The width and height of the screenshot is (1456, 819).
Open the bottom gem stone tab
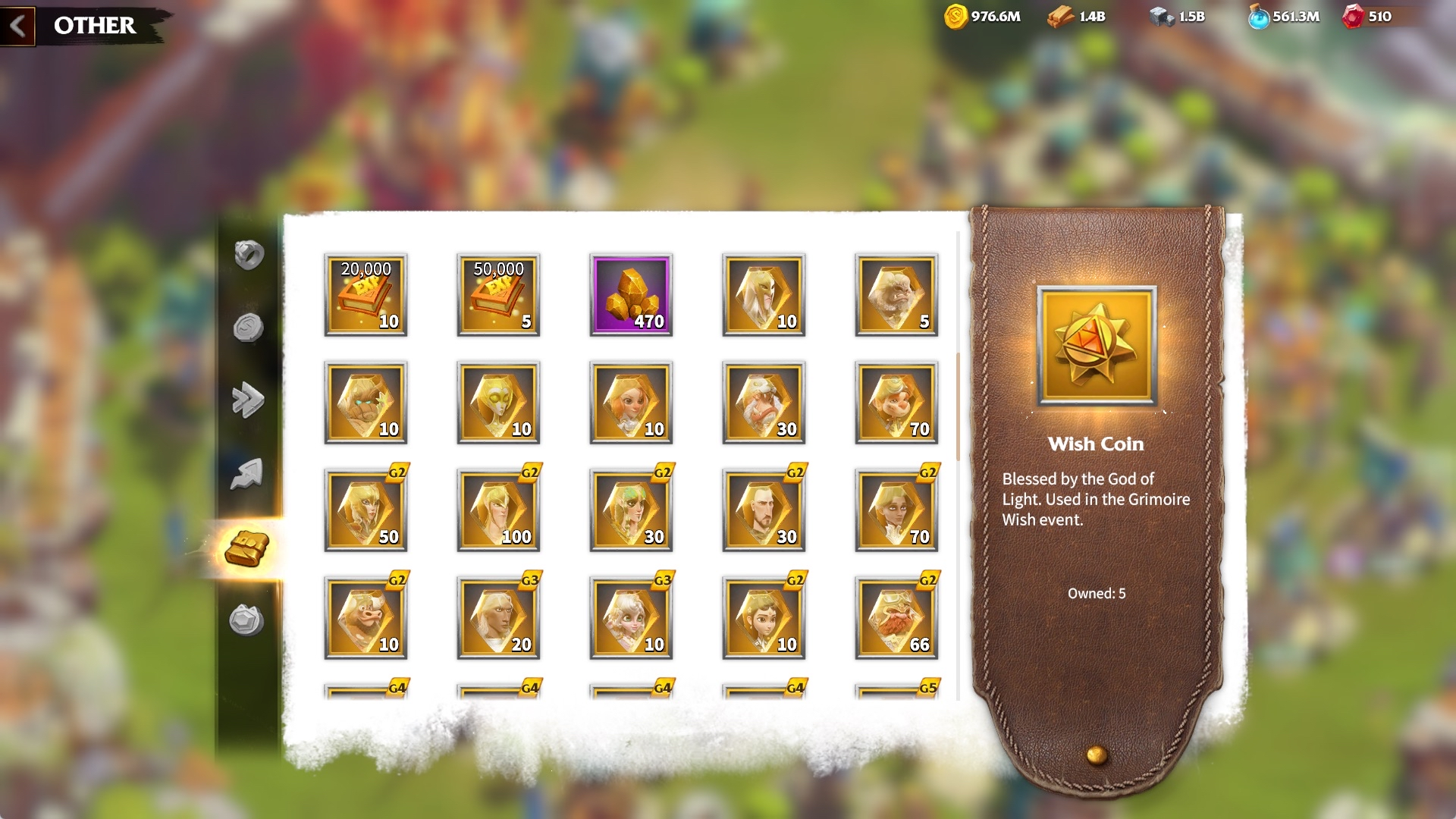click(x=246, y=620)
